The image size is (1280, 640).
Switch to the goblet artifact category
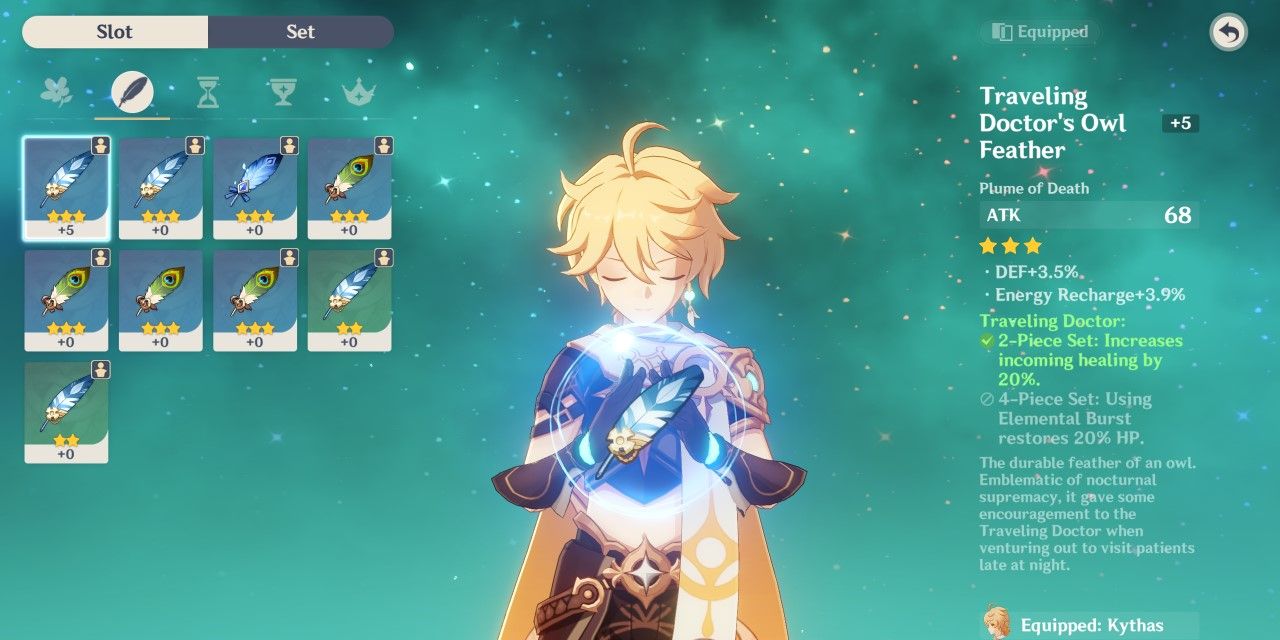[x=283, y=93]
